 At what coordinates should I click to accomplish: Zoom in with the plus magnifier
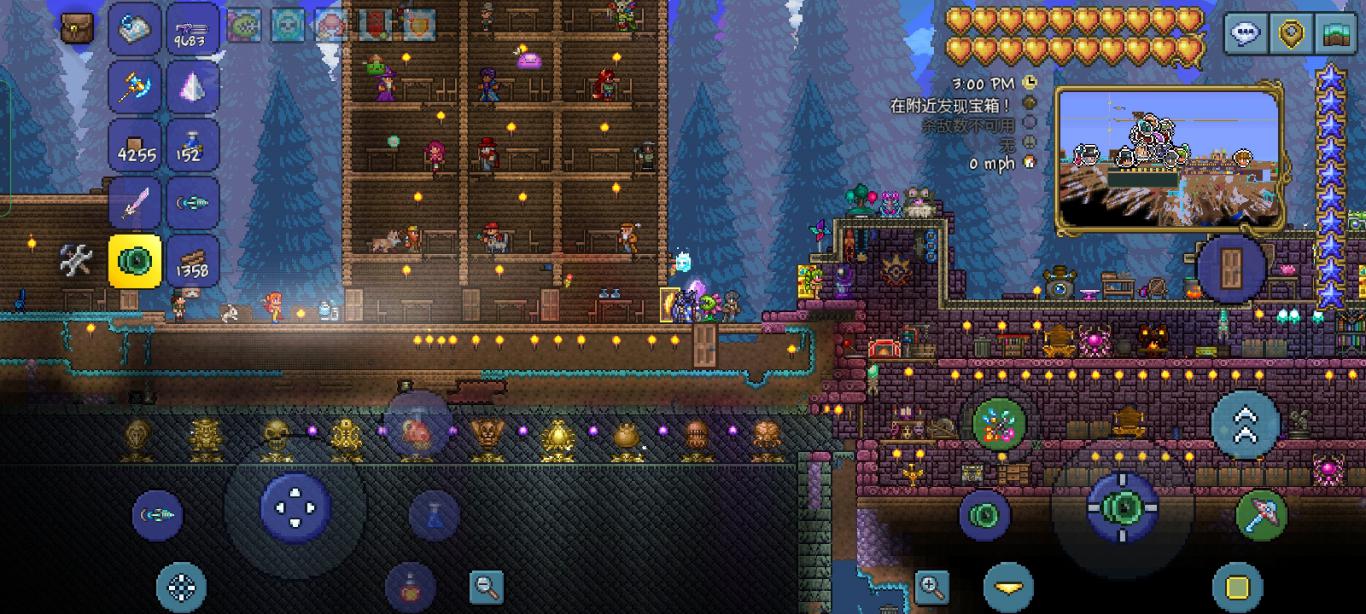coord(931,586)
